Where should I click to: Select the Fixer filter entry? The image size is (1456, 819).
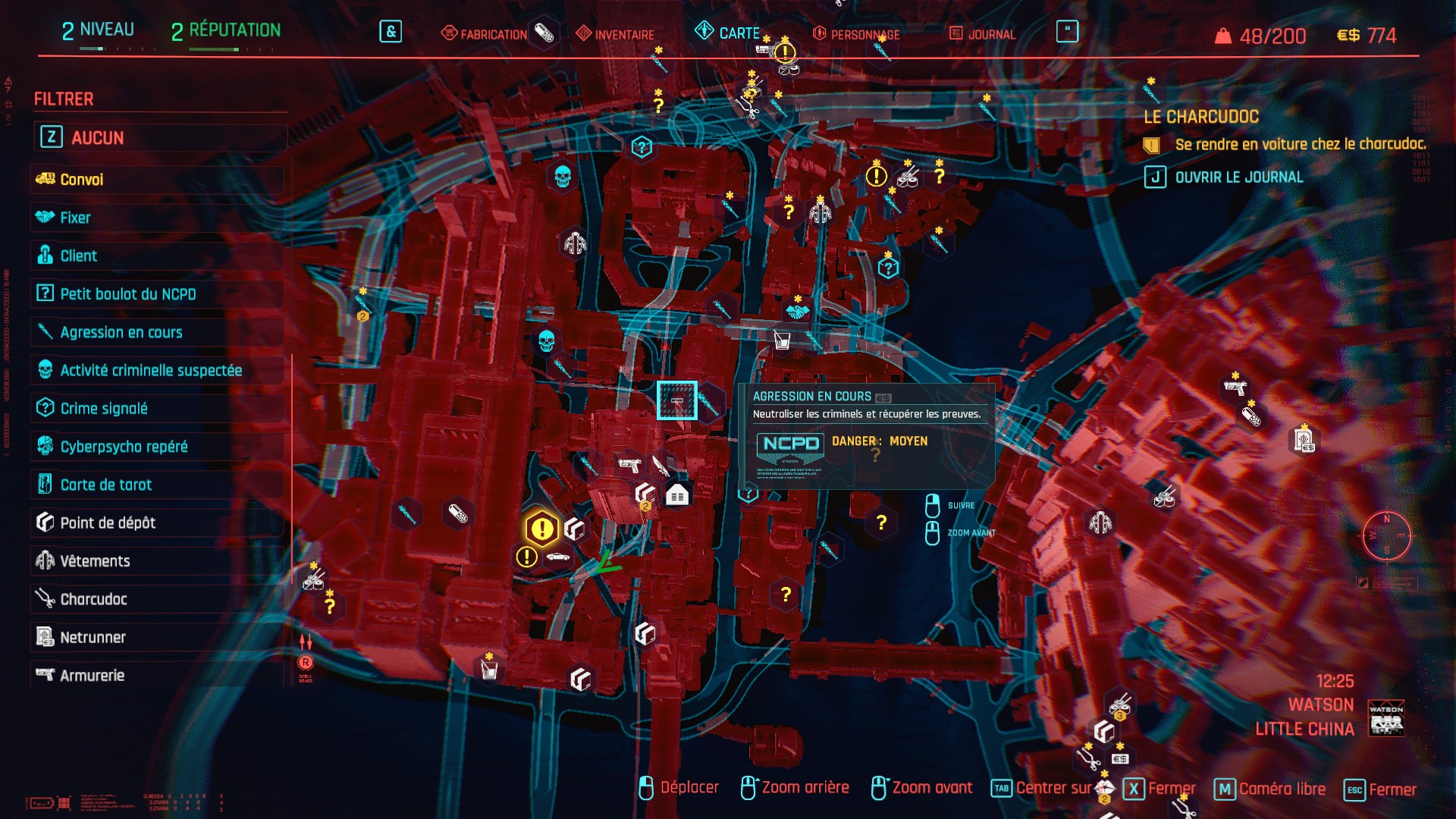point(75,218)
